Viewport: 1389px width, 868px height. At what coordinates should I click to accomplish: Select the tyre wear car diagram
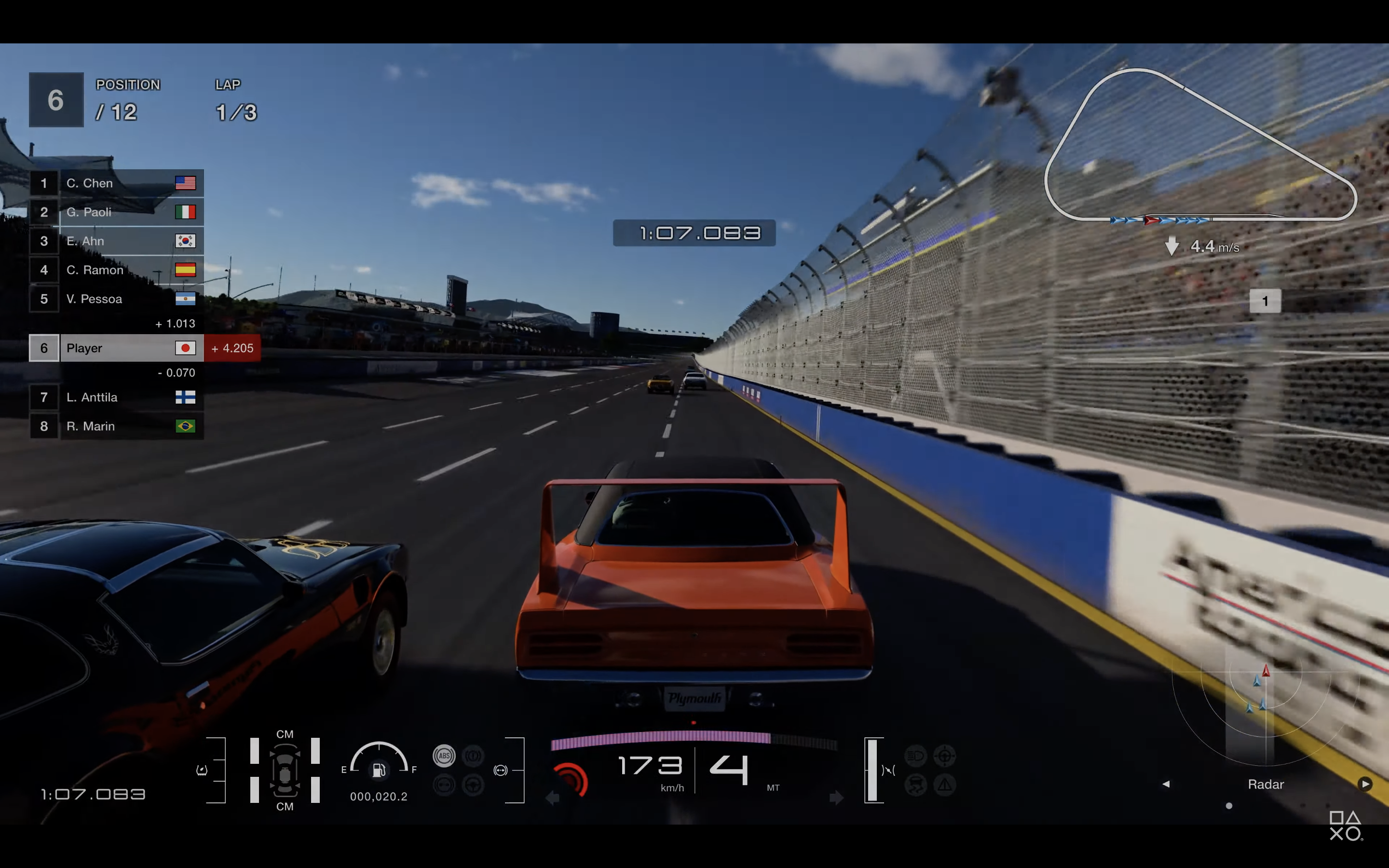(285, 771)
